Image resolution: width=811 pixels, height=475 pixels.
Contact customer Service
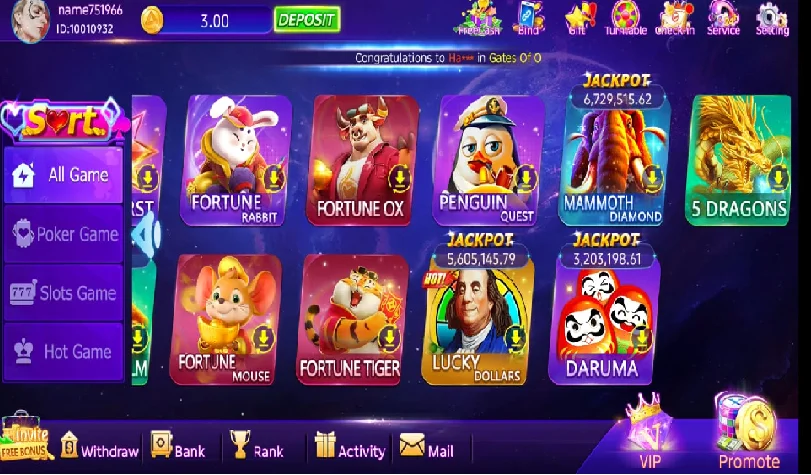click(723, 17)
